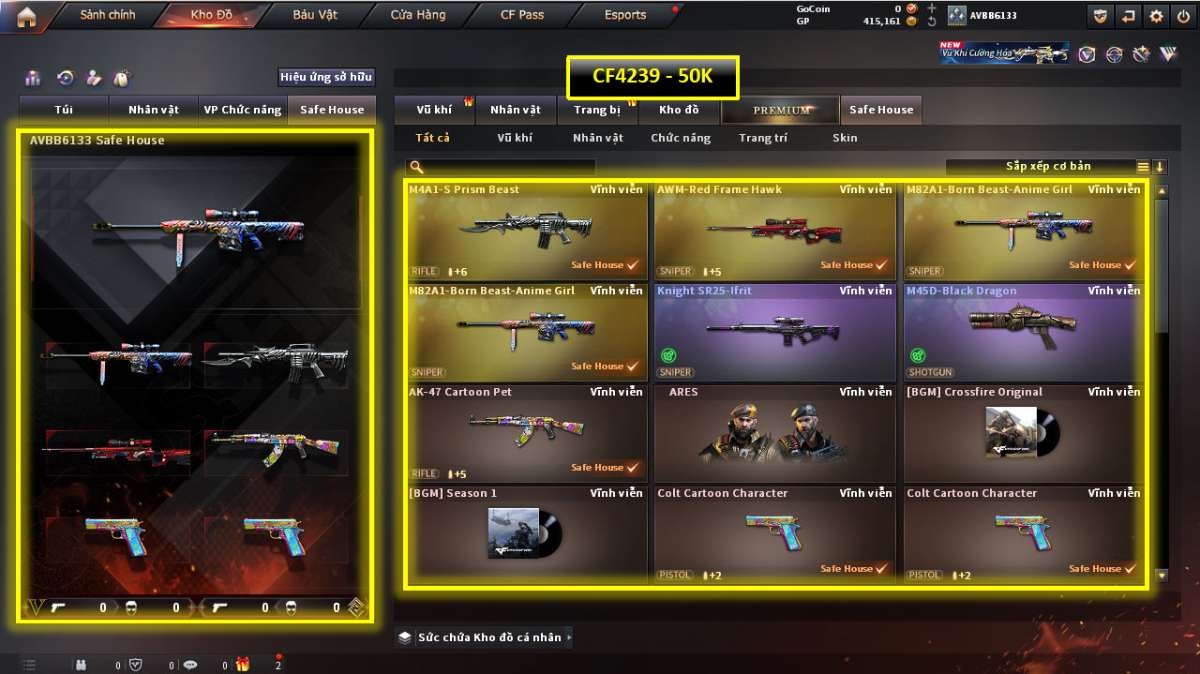This screenshot has height=674, width=1200.
Task: Open settings via the gear icon
Action: tap(1156, 16)
